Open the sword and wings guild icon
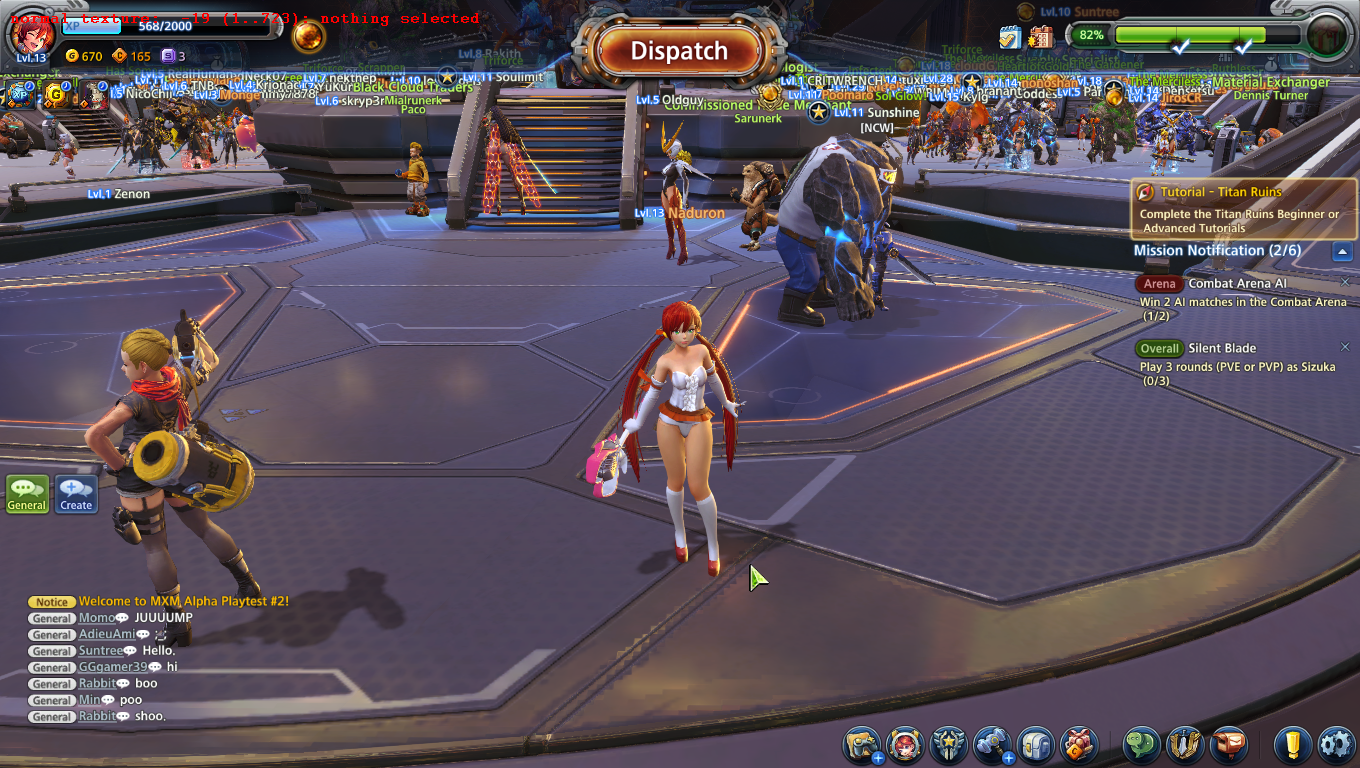Image resolution: width=1360 pixels, height=768 pixels. point(1185,745)
